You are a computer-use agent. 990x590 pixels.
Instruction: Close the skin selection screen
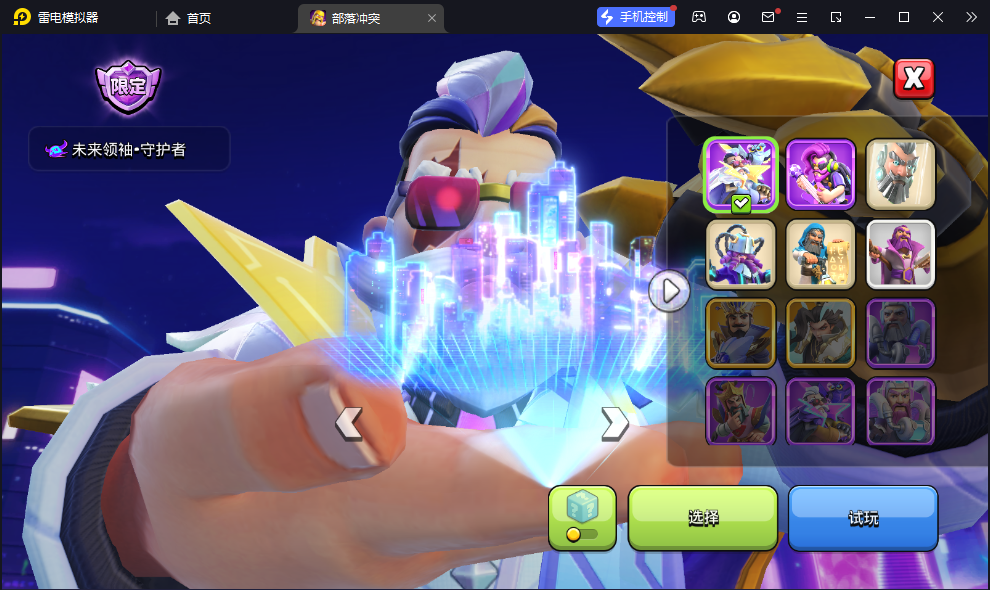coord(913,79)
